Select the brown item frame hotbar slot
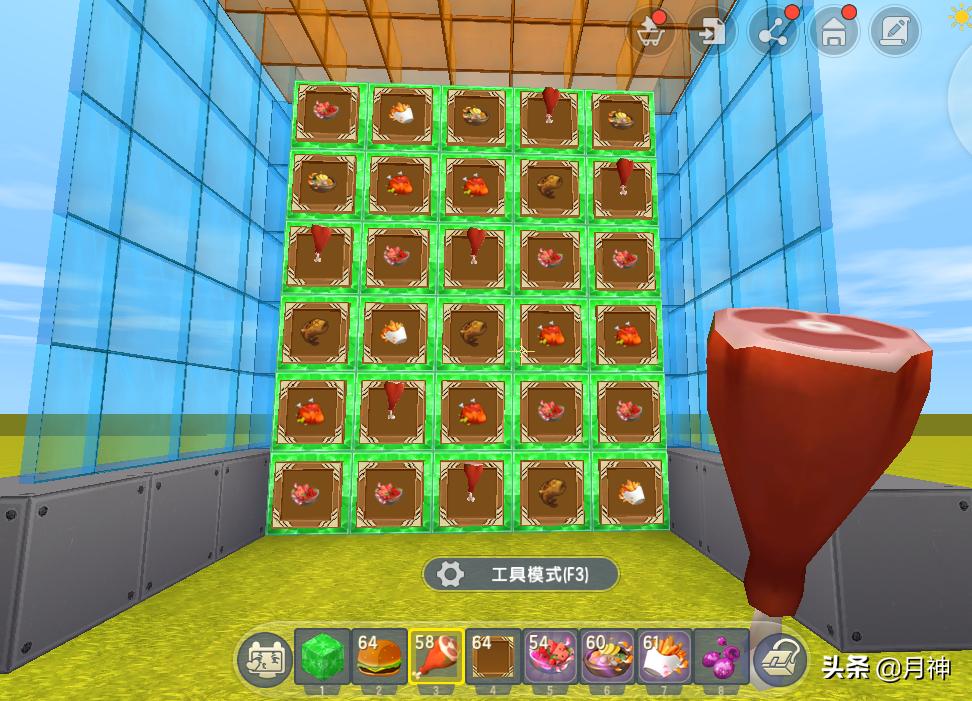This screenshot has width=972, height=701. click(494, 656)
